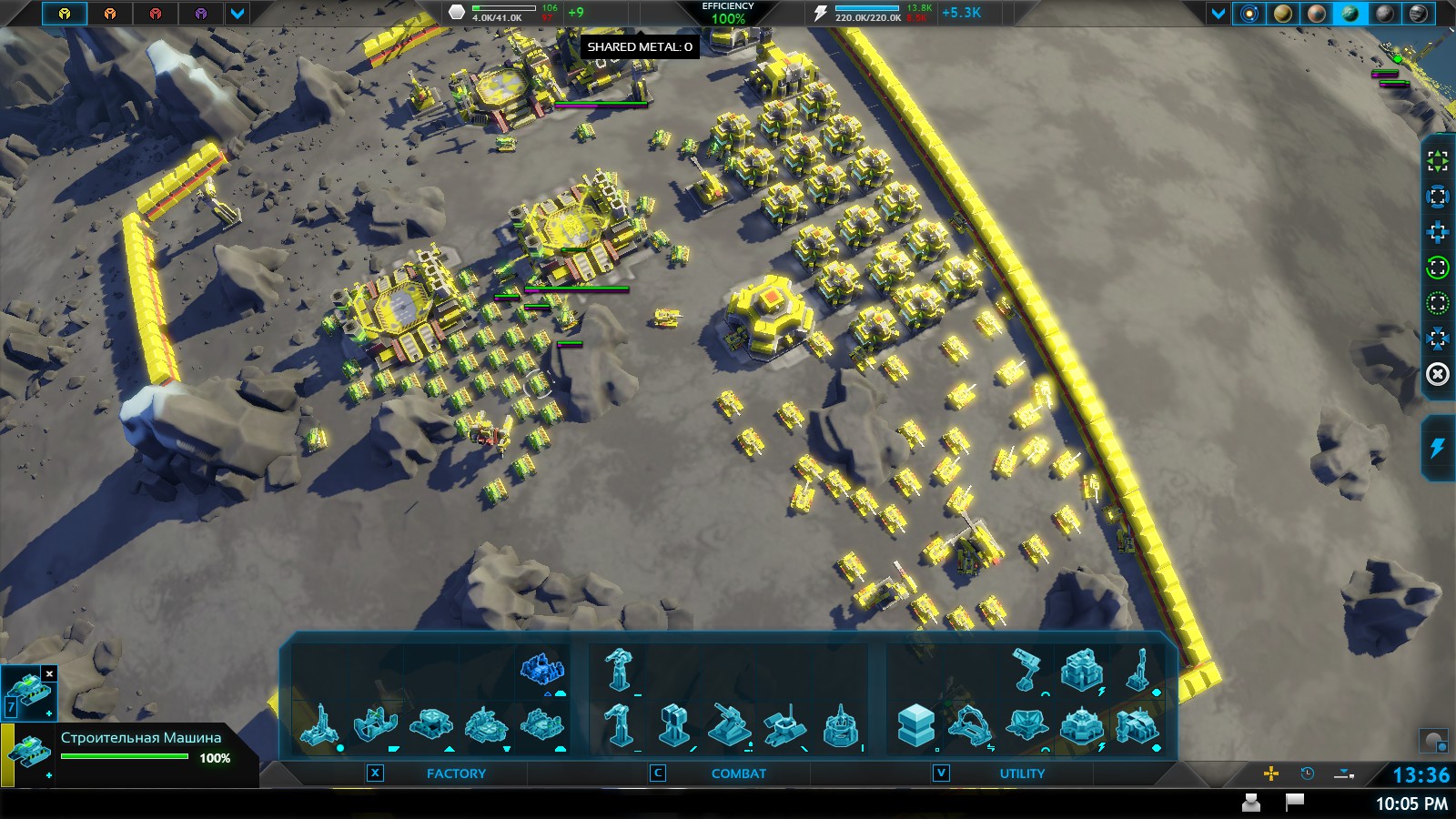This screenshot has width=1456, height=819.
Task: Open the flag icon in system tray
Action: [x=1294, y=802]
